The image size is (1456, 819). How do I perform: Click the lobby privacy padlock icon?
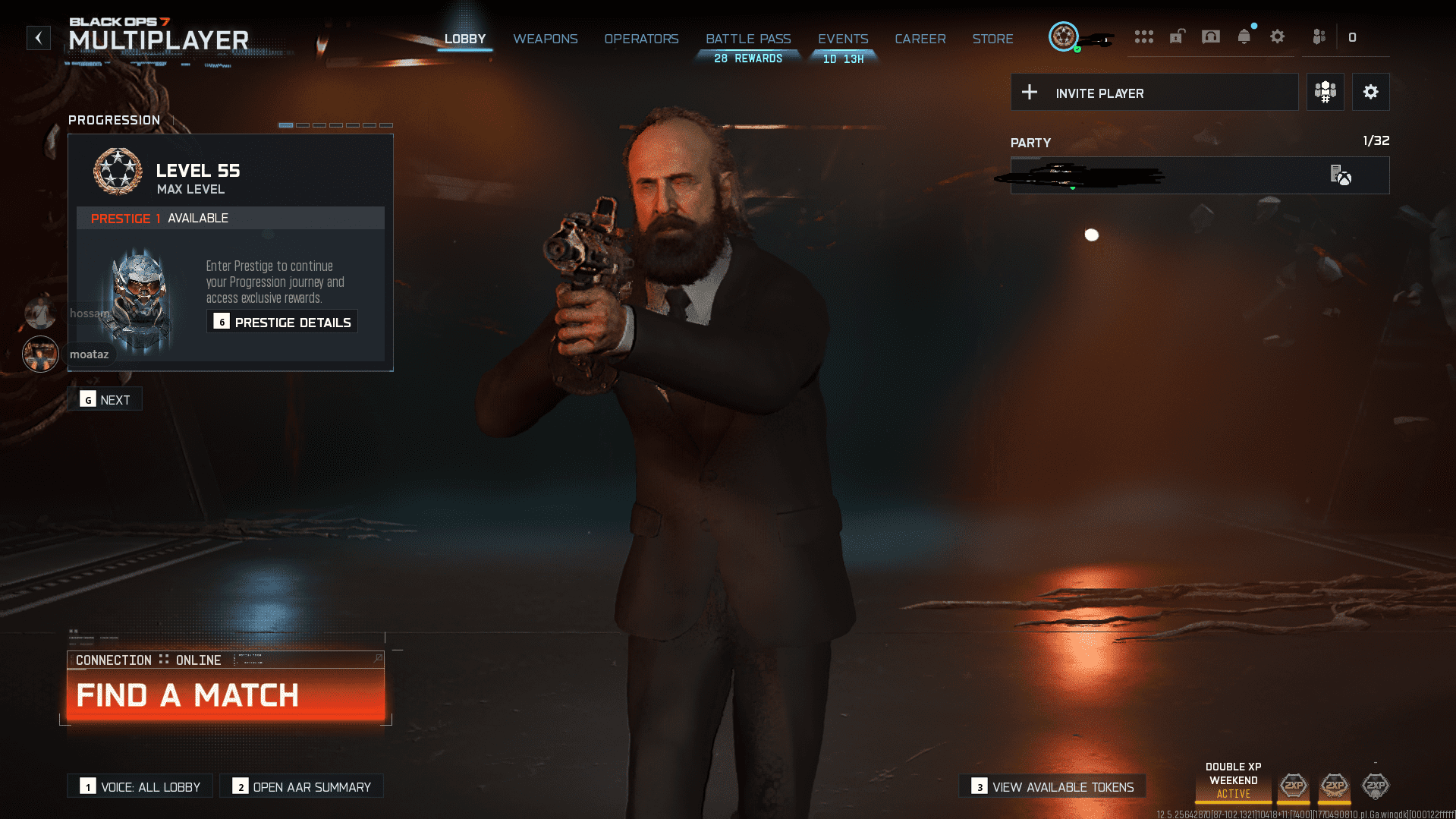pyautogui.click(x=1177, y=36)
